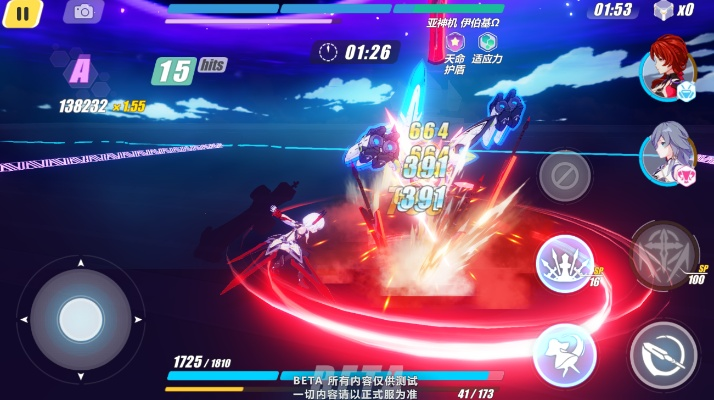Tap the basic attack button
The height and width of the screenshot is (400, 714).
[663, 353]
